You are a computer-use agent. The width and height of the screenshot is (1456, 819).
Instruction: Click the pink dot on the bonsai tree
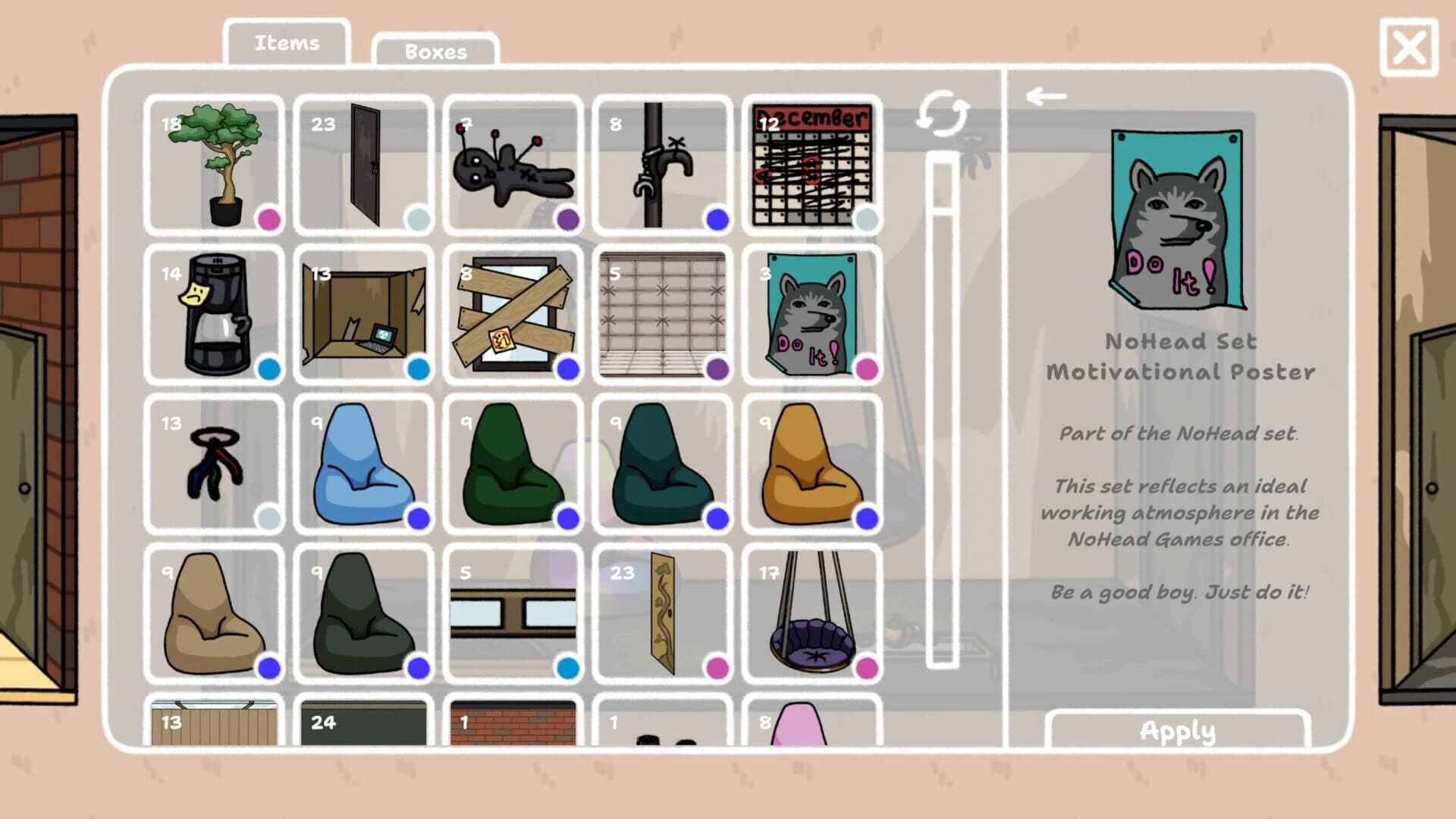(x=269, y=219)
